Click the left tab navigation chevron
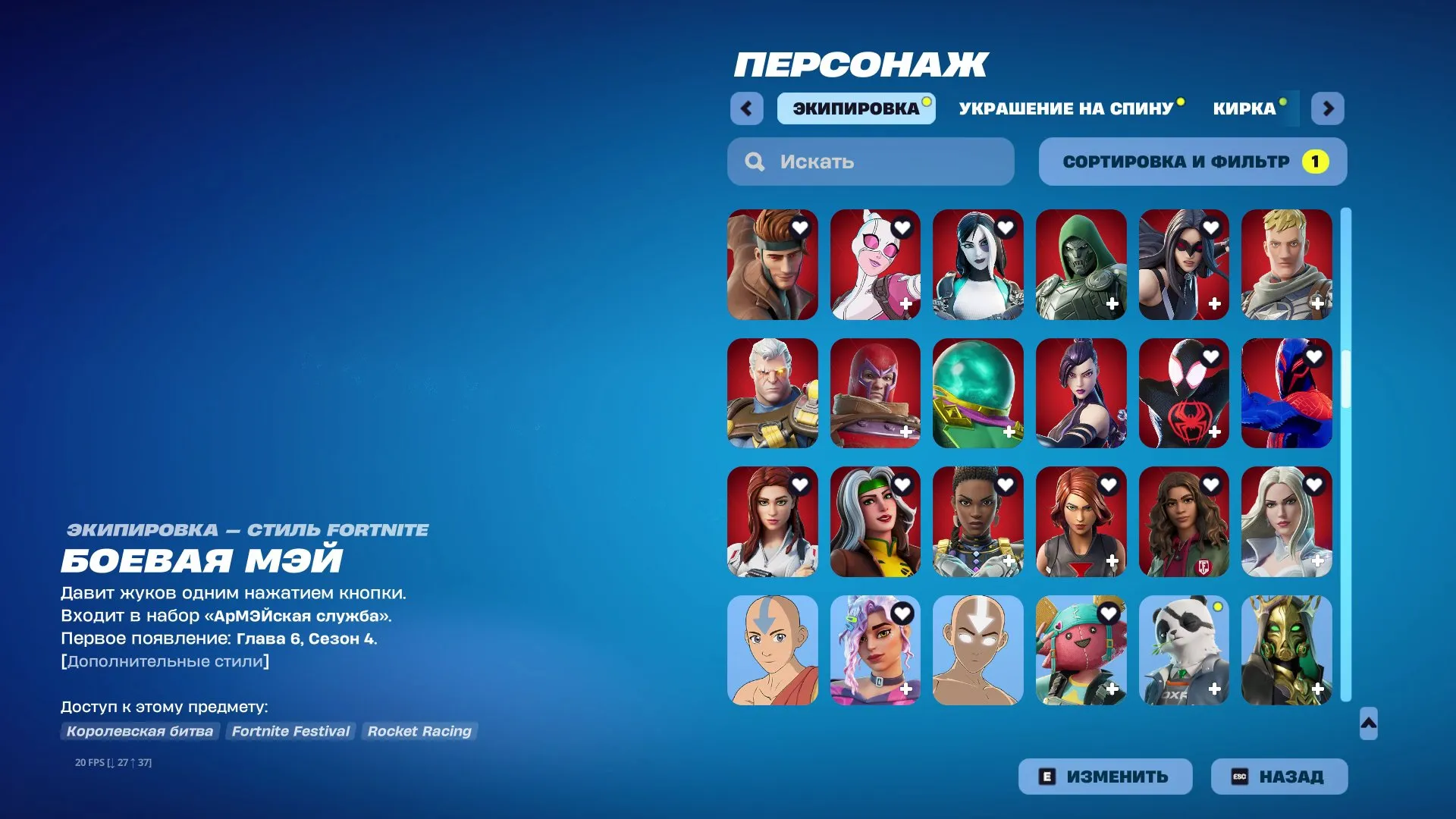 pyautogui.click(x=747, y=108)
